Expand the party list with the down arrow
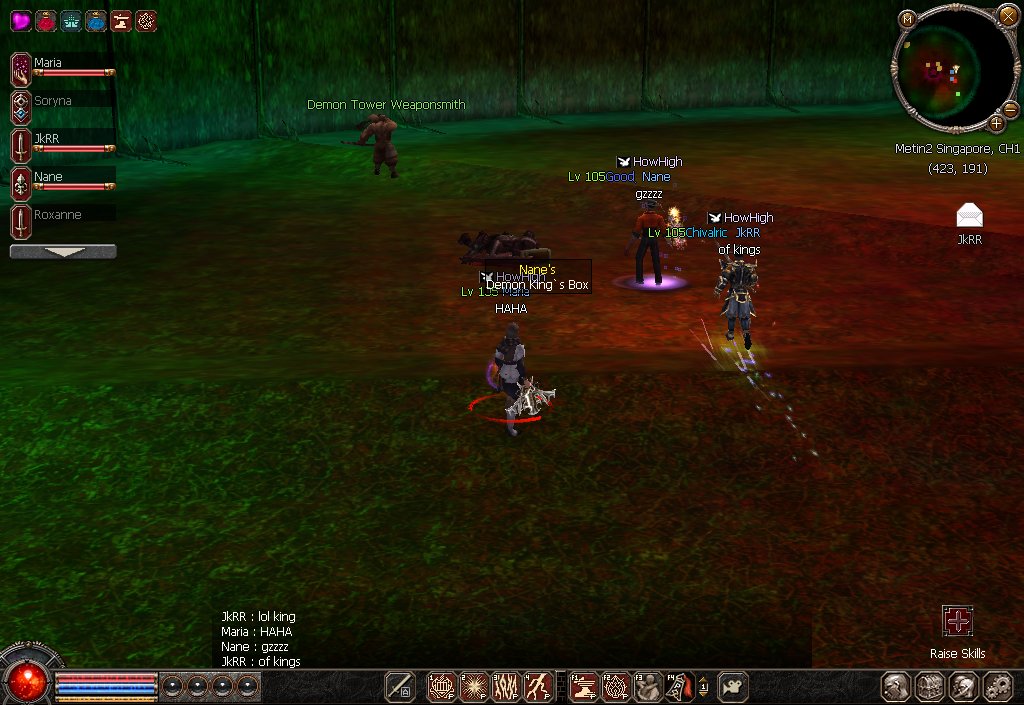This screenshot has width=1024, height=705. tap(63, 252)
